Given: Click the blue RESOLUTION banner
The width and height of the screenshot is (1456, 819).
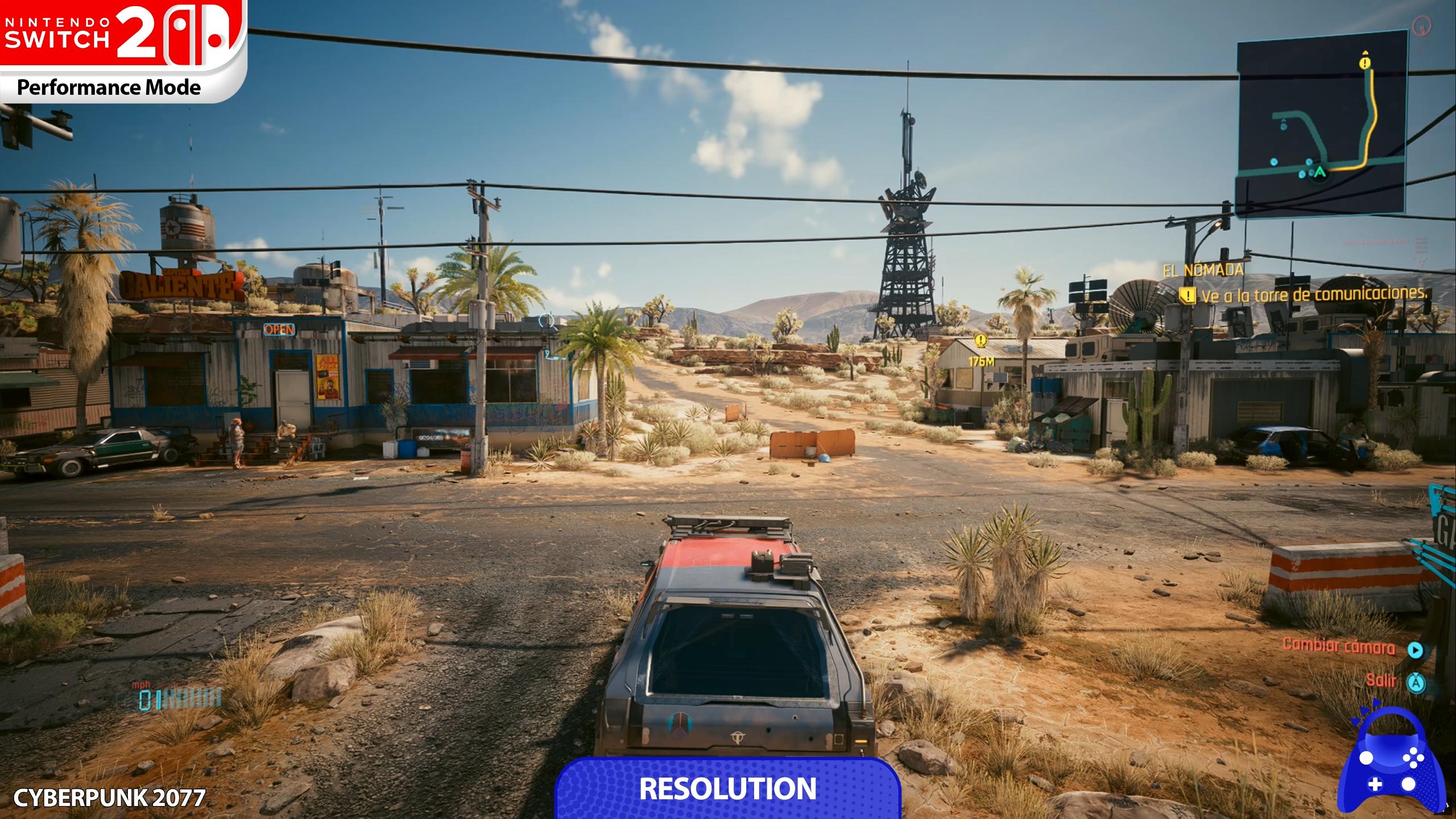Looking at the screenshot, I should tap(727, 788).
